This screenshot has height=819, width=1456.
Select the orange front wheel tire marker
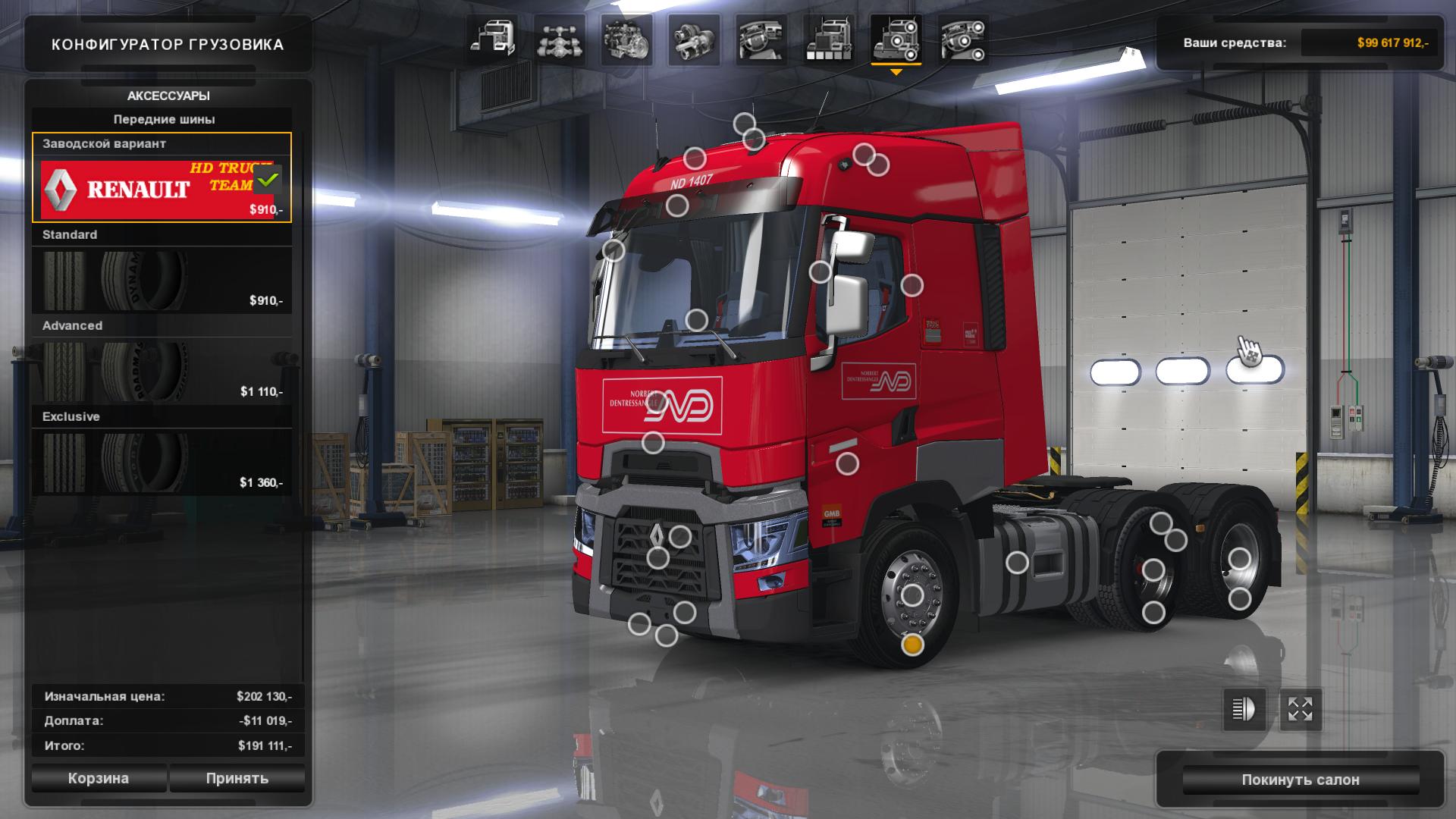point(912,645)
